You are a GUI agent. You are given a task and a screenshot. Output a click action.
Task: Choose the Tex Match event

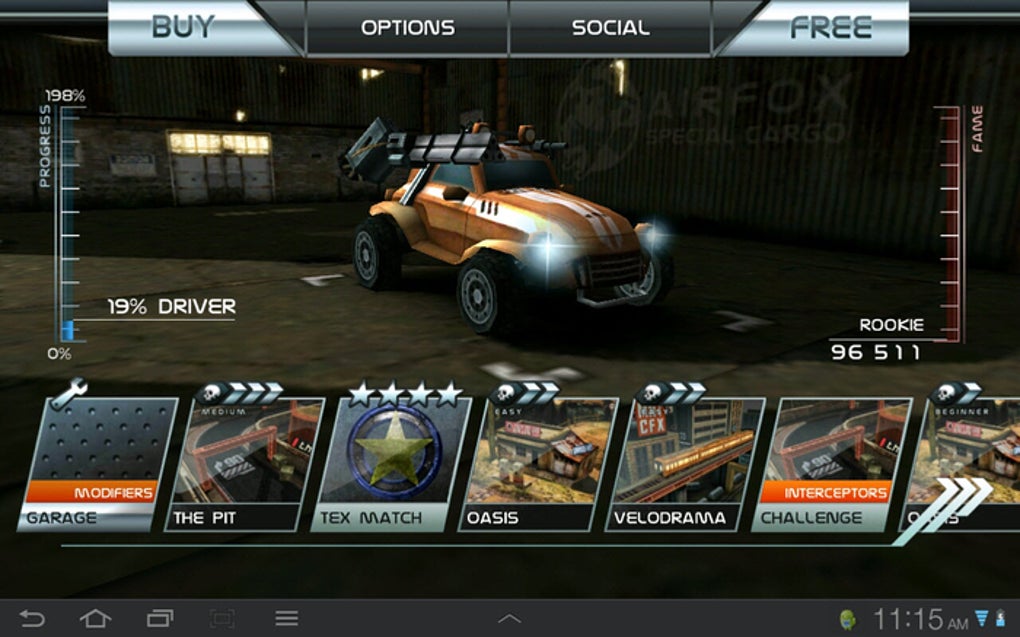point(390,463)
